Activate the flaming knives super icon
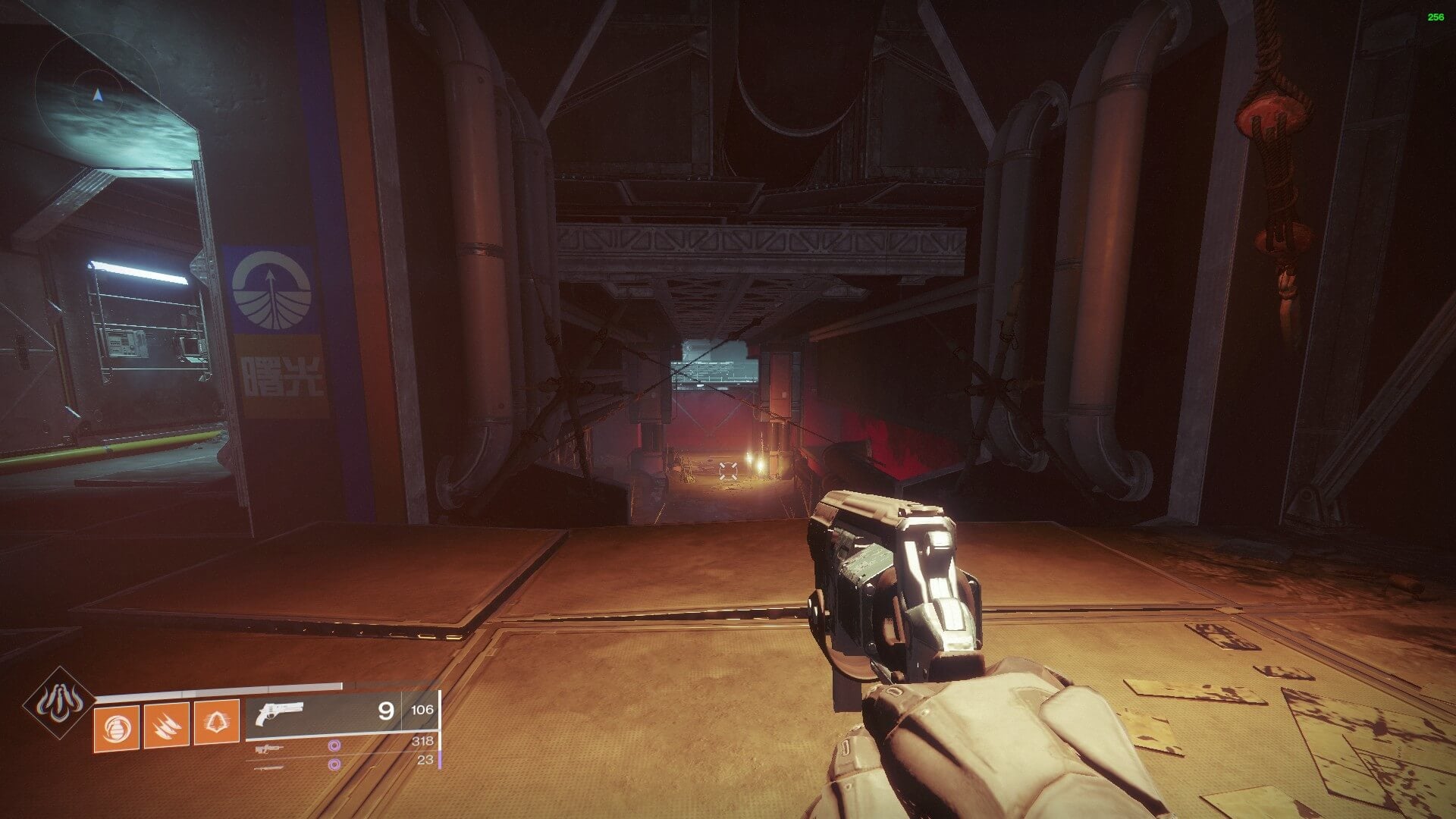The height and width of the screenshot is (819, 1456). click(58, 703)
